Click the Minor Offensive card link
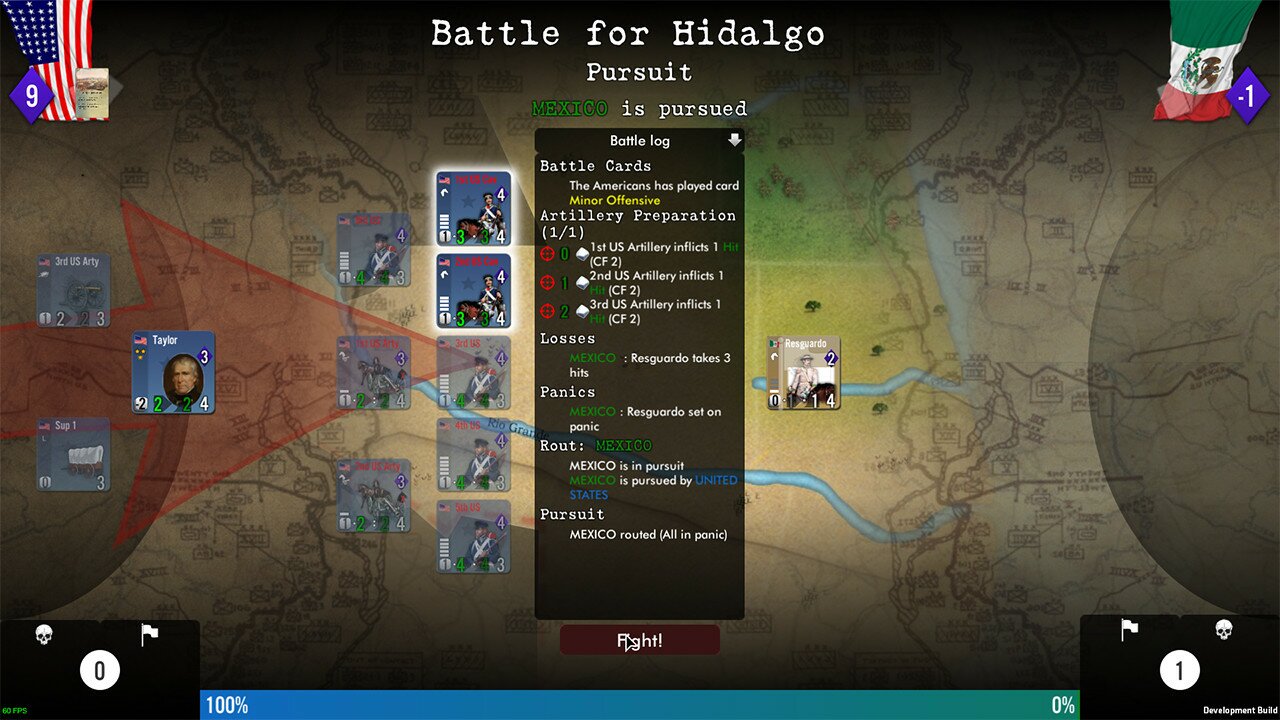The image size is (1280, 720). [615, 201]
